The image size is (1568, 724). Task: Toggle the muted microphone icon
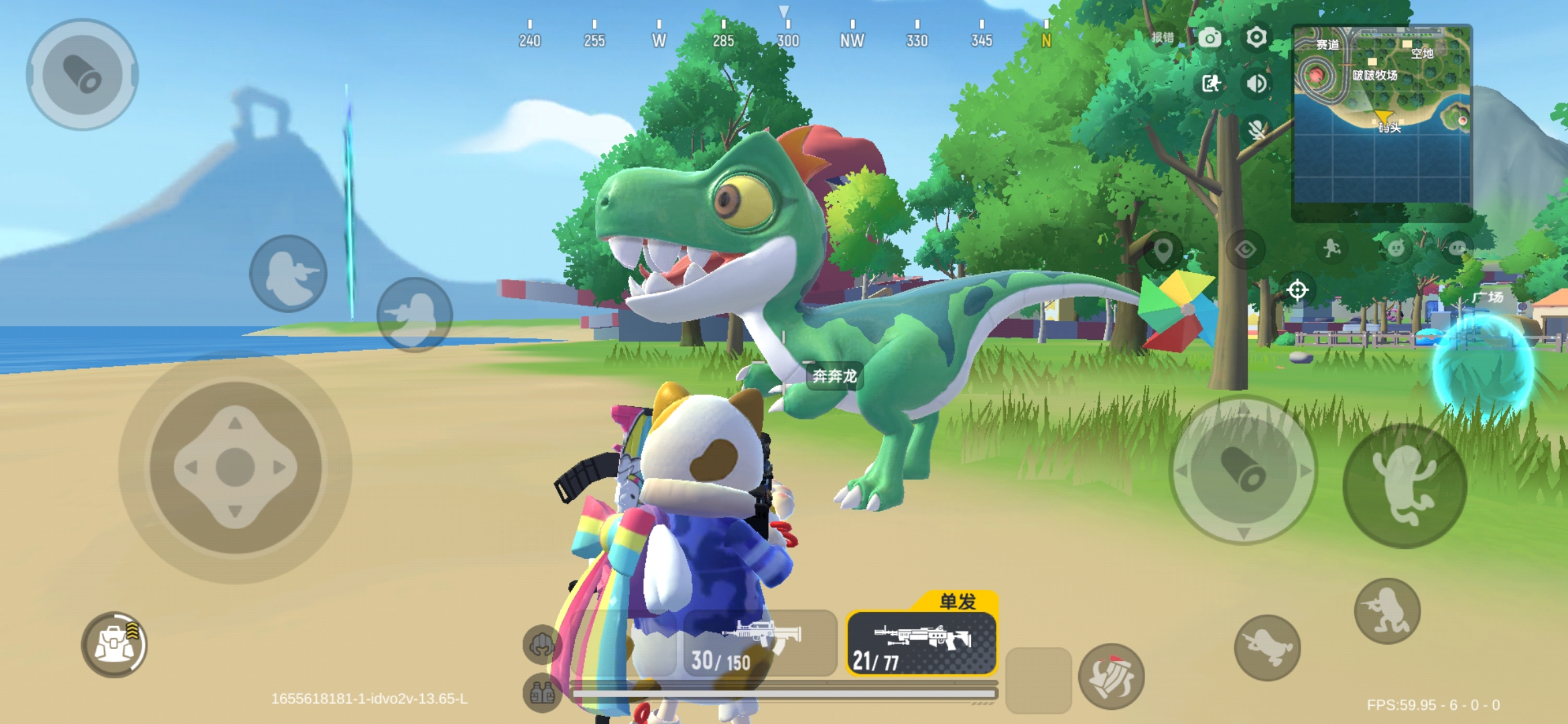(1256, 129)
